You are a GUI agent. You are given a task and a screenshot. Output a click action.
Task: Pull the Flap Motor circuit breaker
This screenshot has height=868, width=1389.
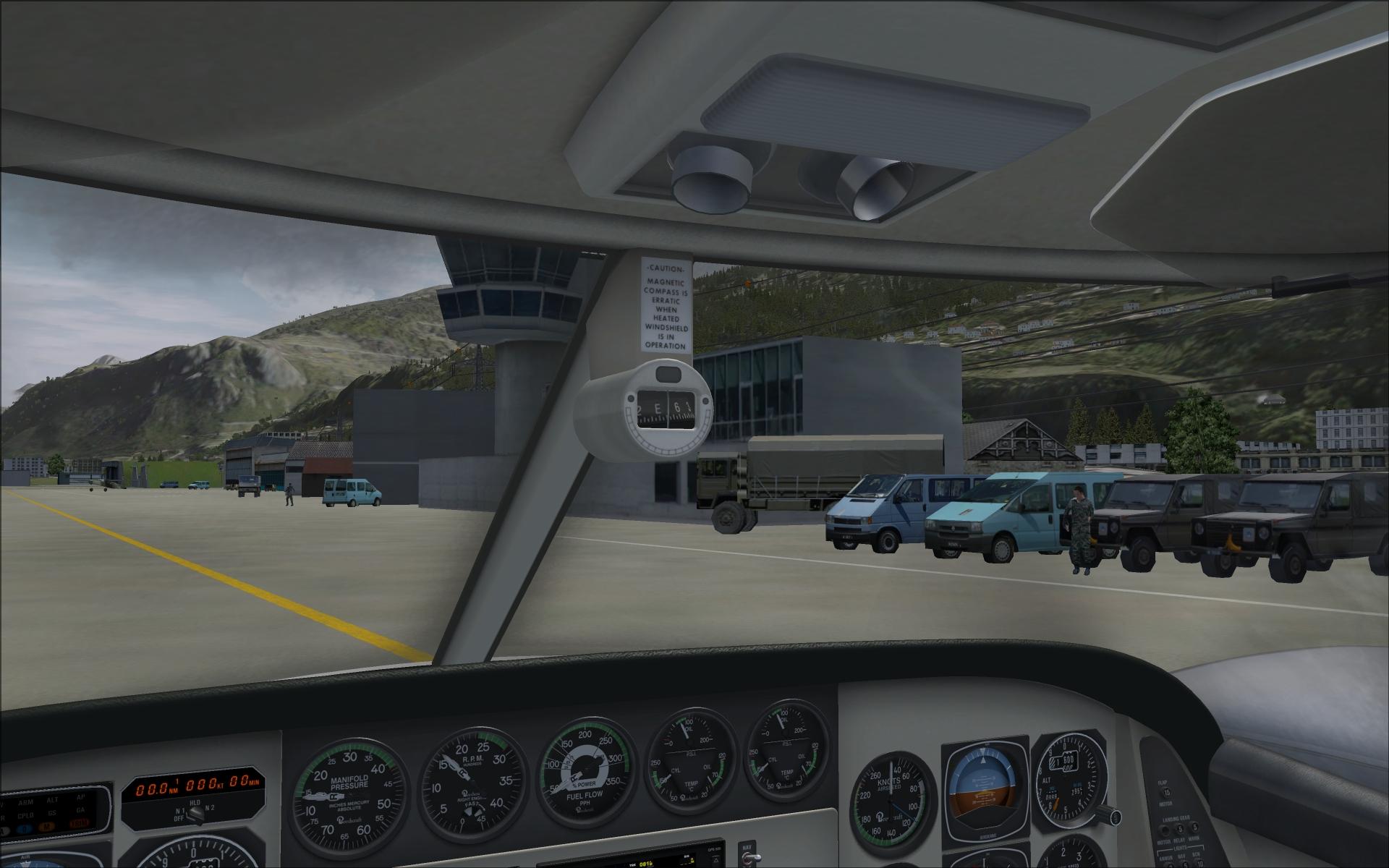(x=1167, y=793)
